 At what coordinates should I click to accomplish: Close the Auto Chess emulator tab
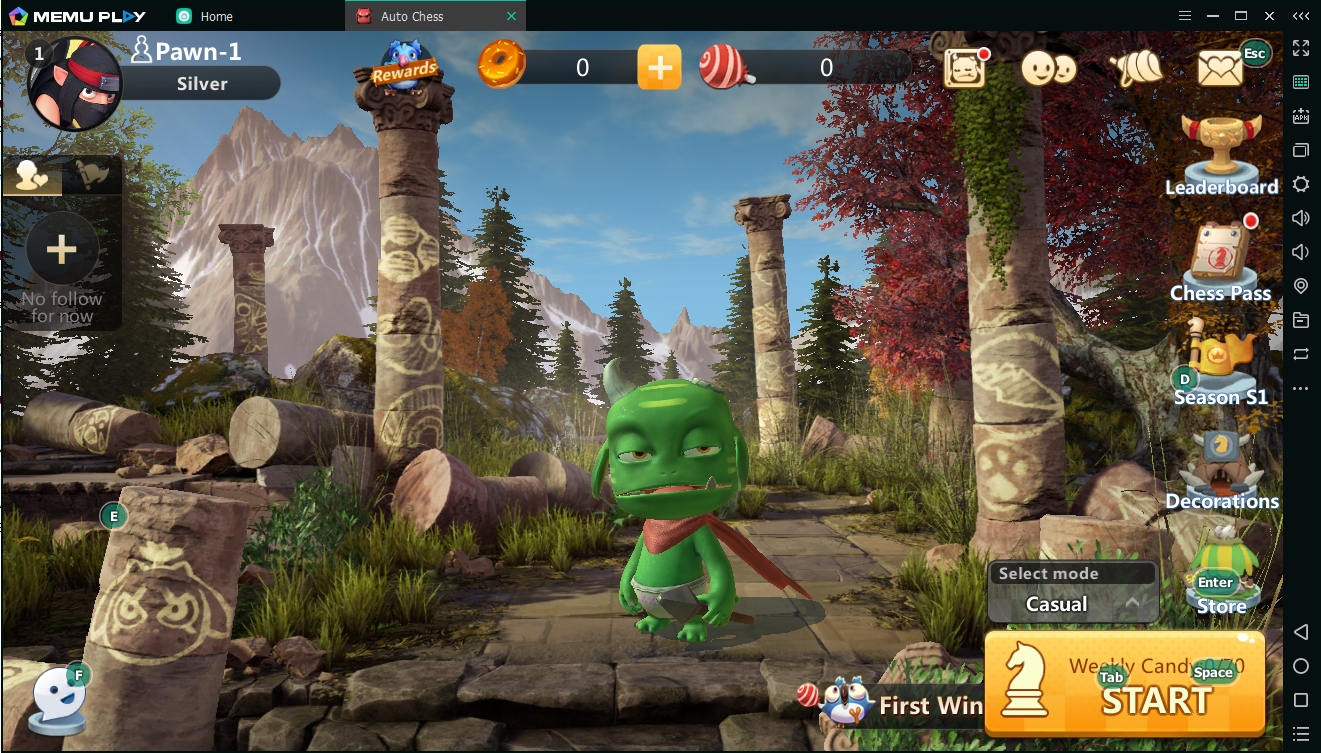coord(512,16)
